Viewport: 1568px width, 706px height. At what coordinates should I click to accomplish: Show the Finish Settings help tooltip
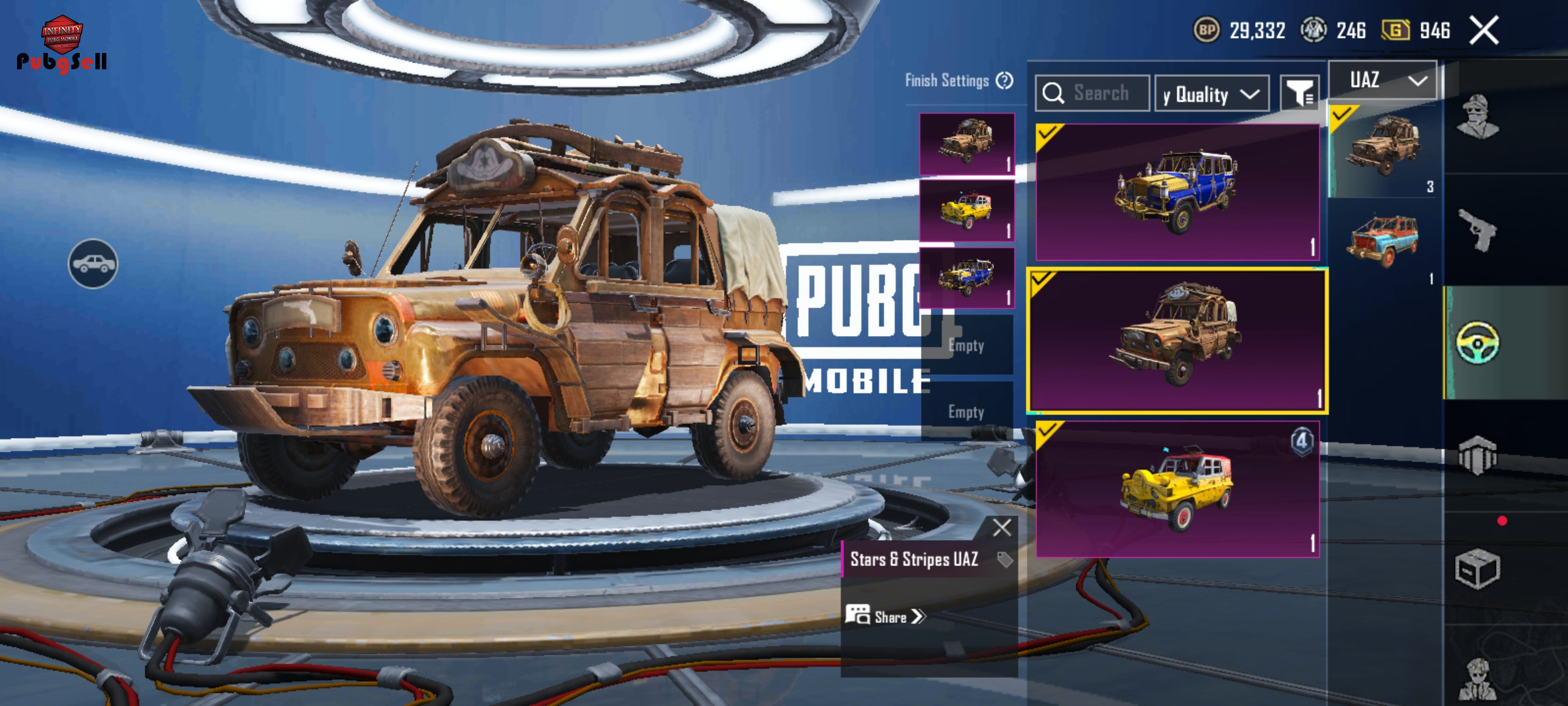click(x=1005, y=81)
